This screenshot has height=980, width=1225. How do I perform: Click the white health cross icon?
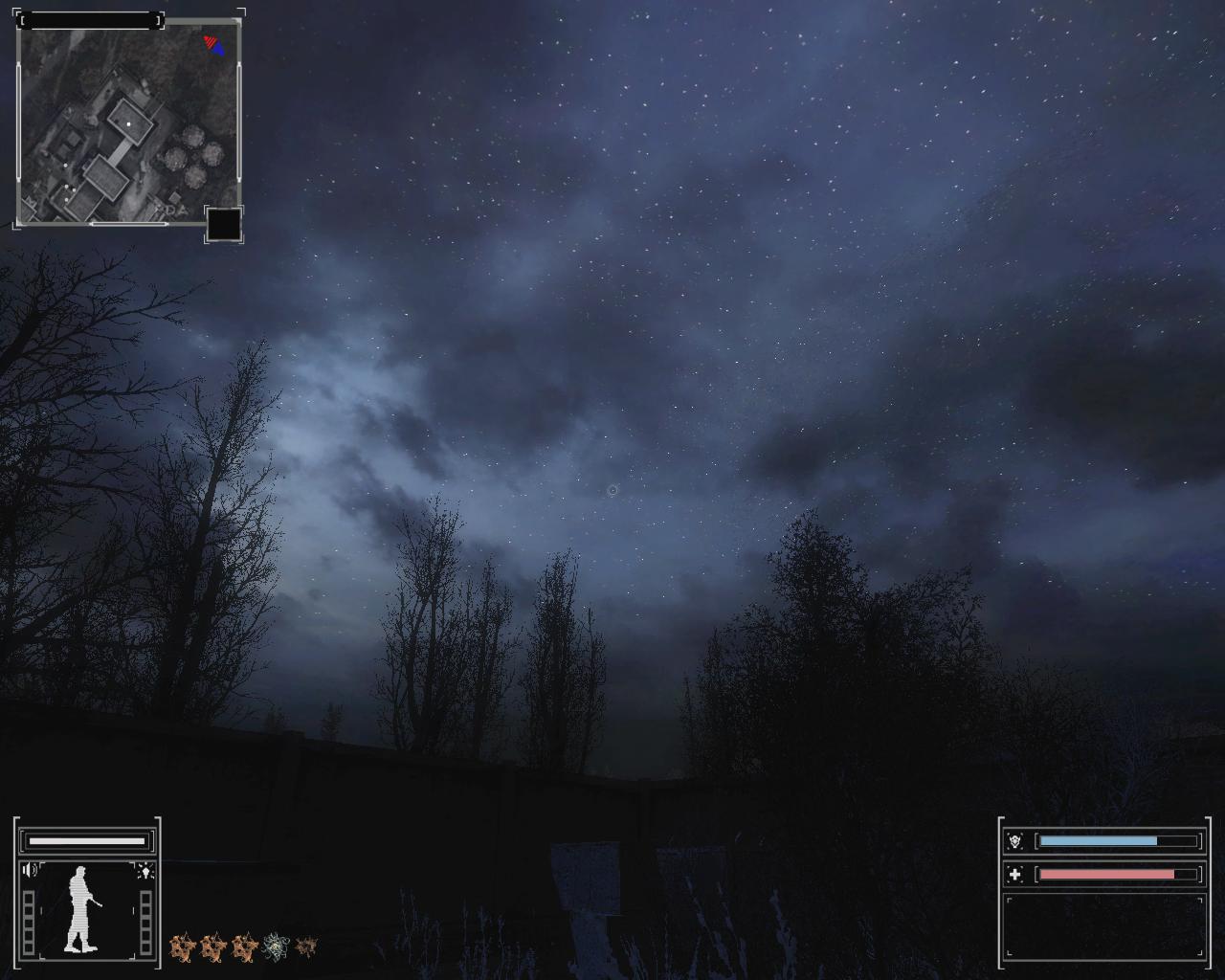point(1014,874)
